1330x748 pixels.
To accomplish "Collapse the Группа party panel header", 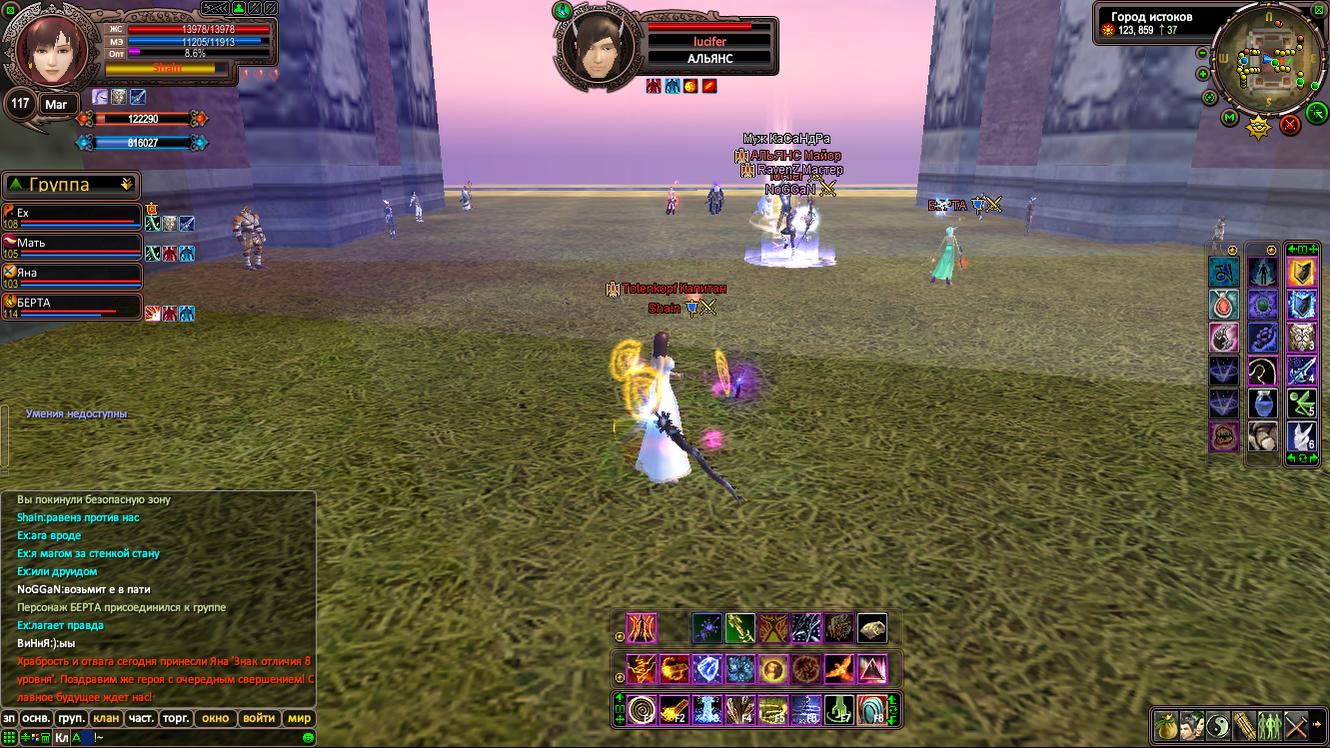I will [127, 184].
